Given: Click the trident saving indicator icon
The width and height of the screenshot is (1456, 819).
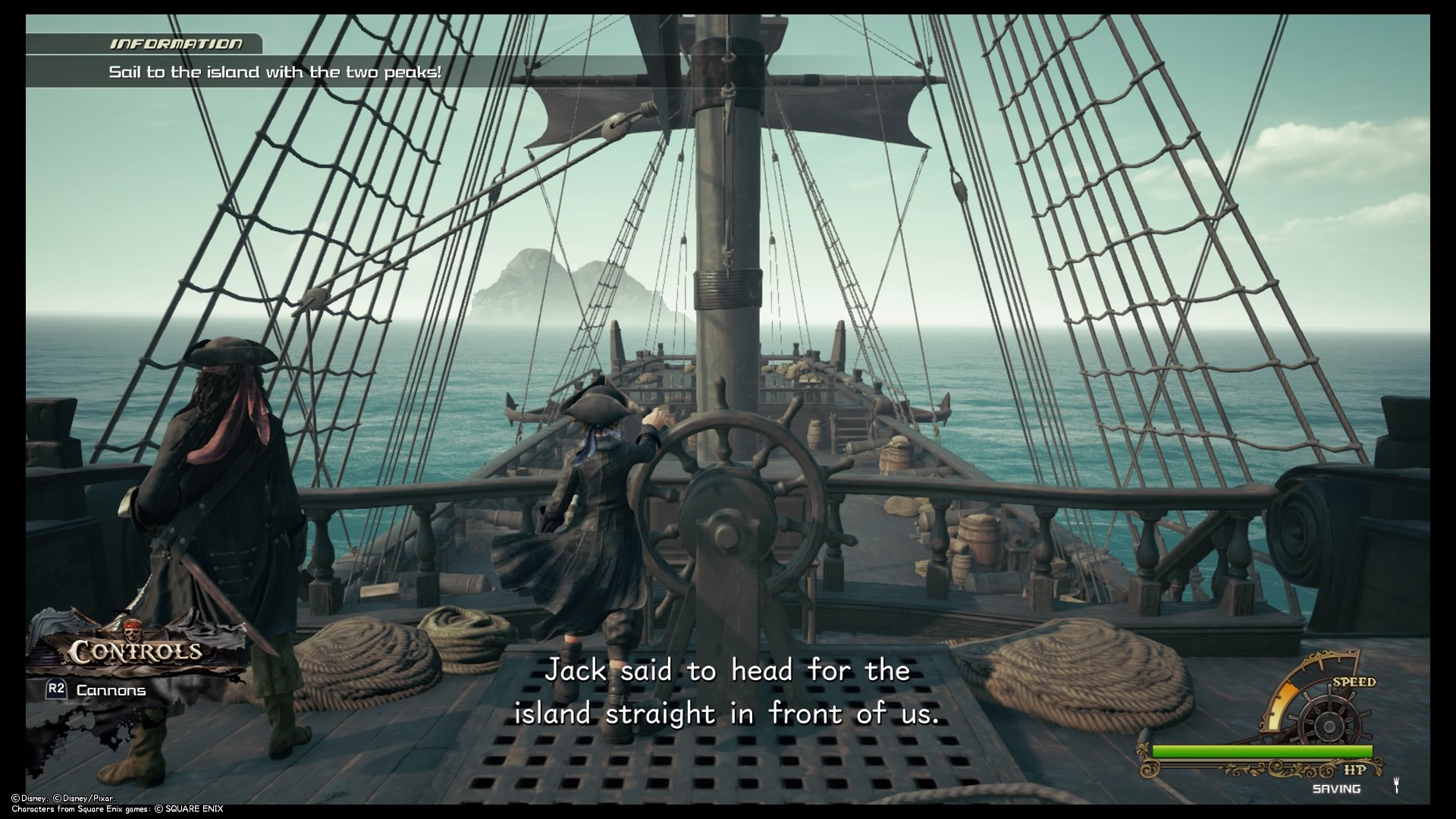Looking at the screenshot, I should 1397,786.
